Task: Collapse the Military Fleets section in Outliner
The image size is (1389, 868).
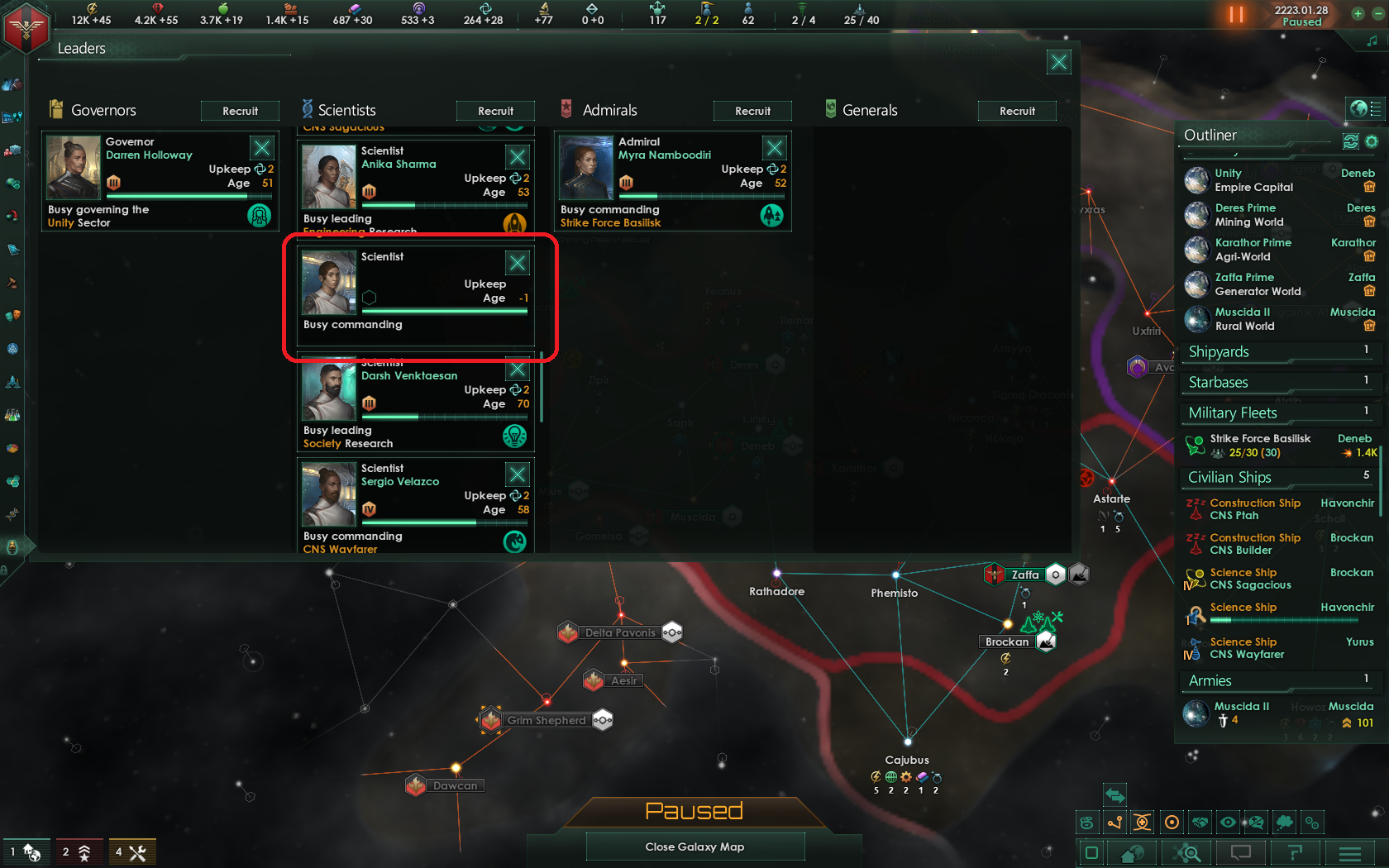Action: pyautogui.click(x=1232, y=412)
